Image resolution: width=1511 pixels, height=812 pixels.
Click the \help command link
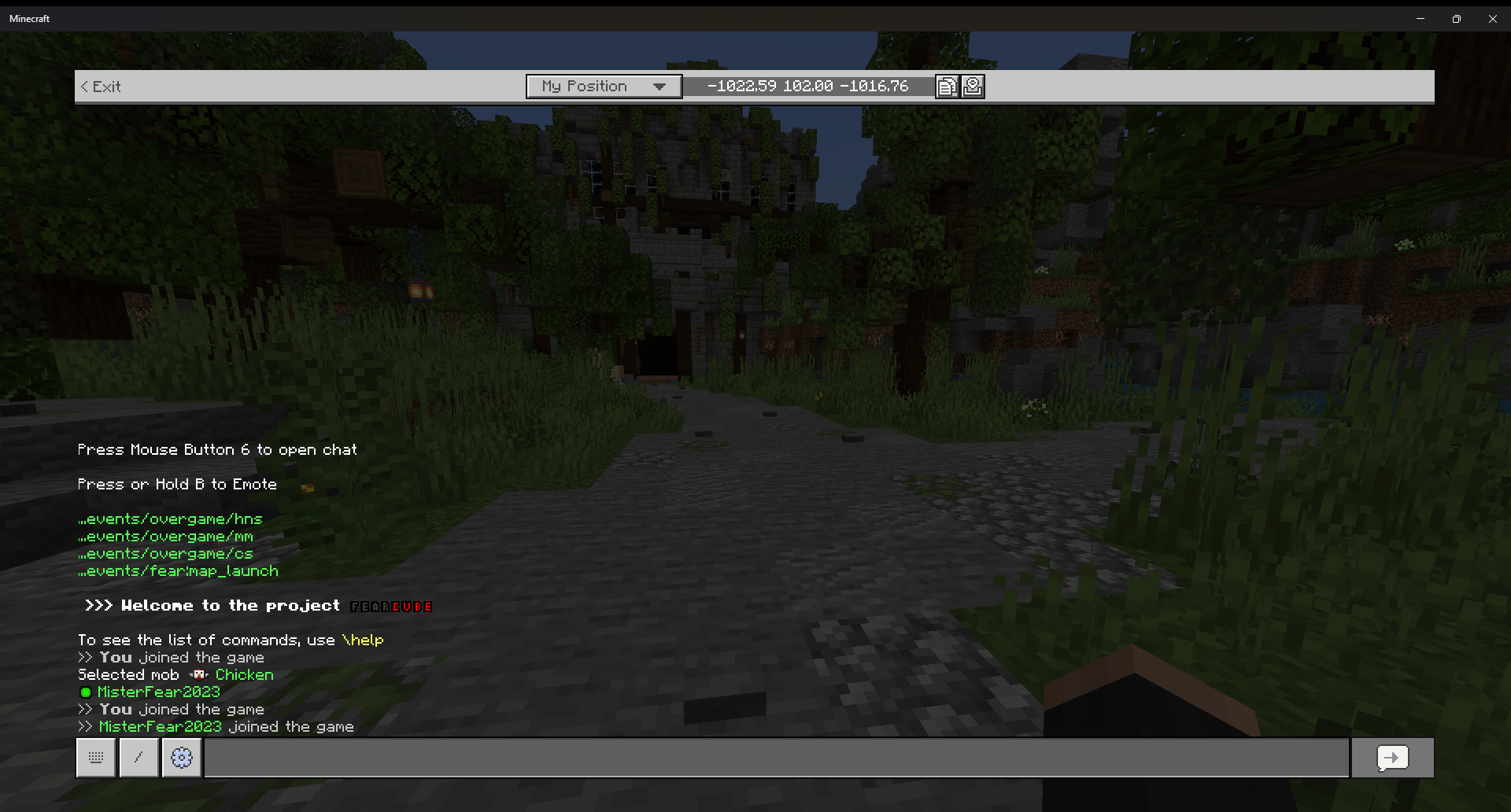363,640
